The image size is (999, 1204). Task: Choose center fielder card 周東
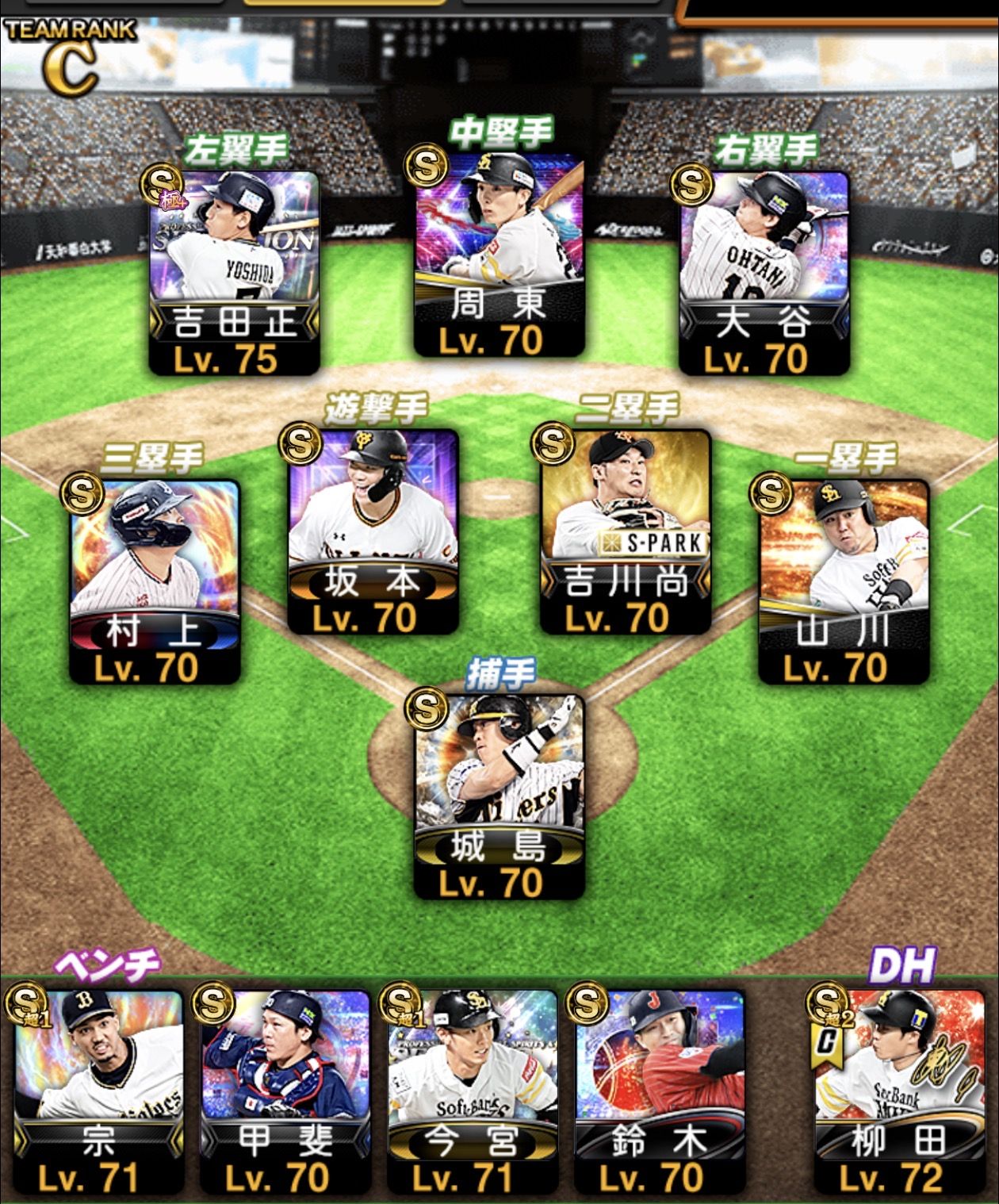(x=499, y=254)
